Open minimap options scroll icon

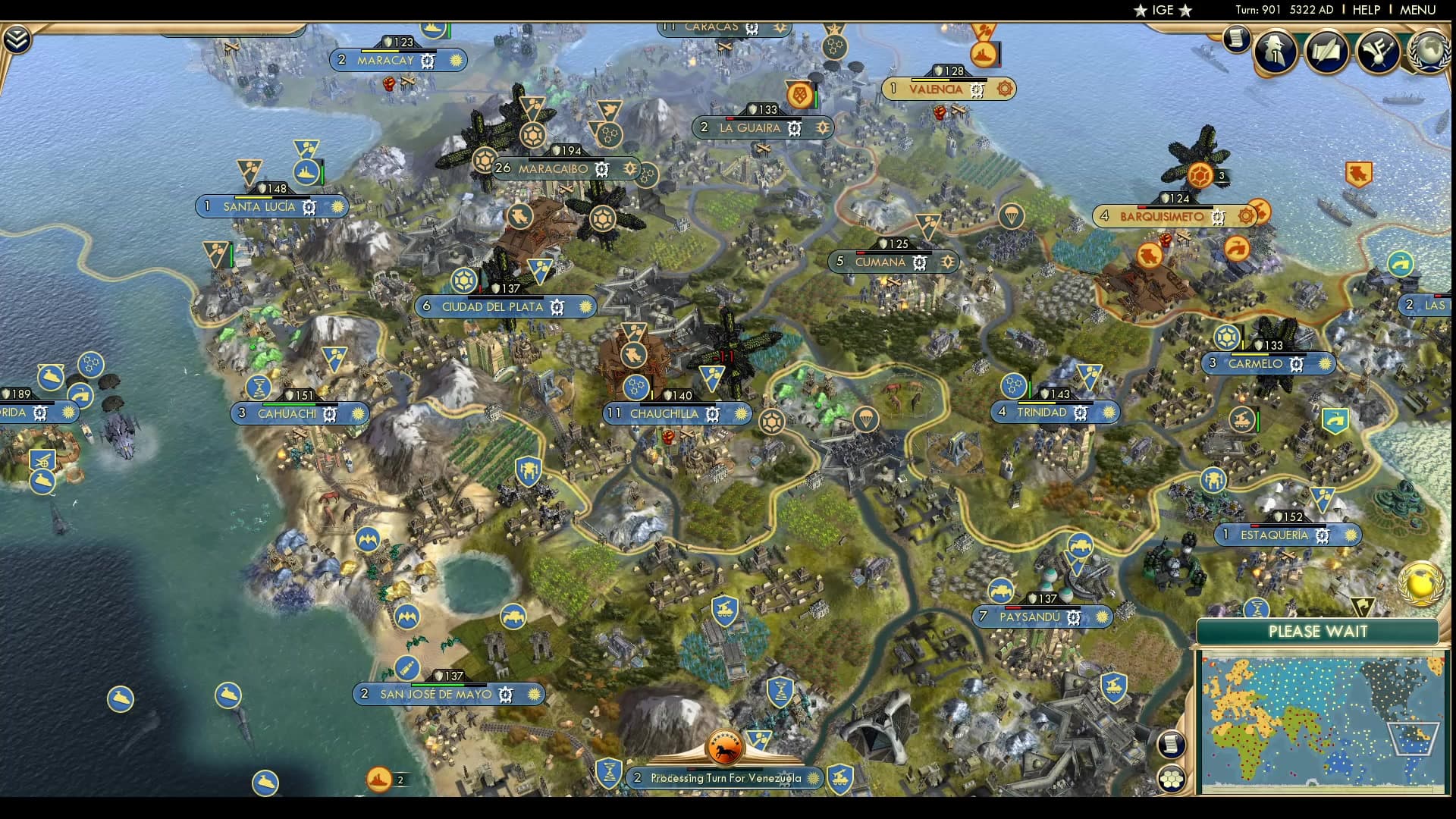pos(1172,744)
